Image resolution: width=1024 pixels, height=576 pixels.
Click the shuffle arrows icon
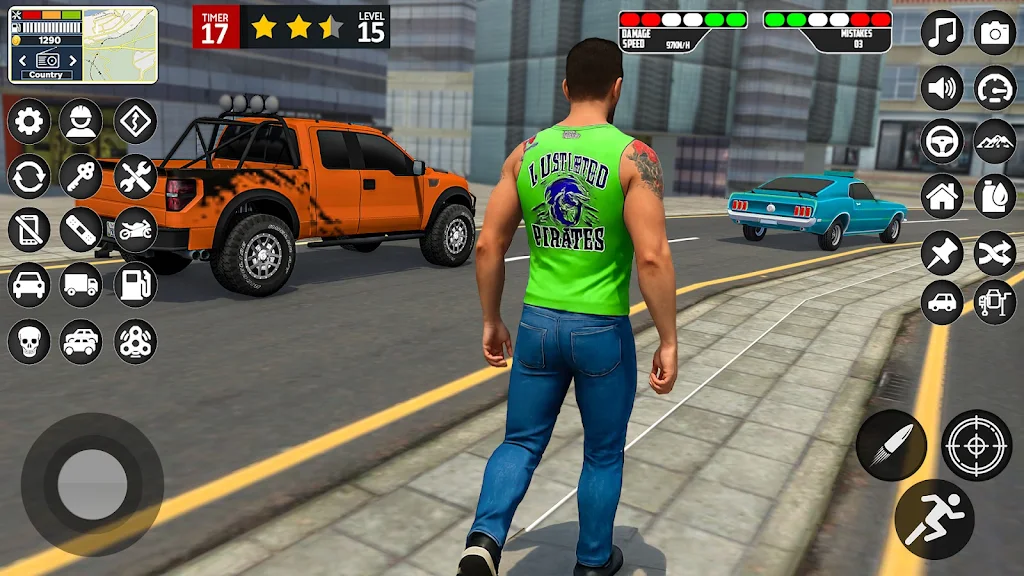point(995,250)
